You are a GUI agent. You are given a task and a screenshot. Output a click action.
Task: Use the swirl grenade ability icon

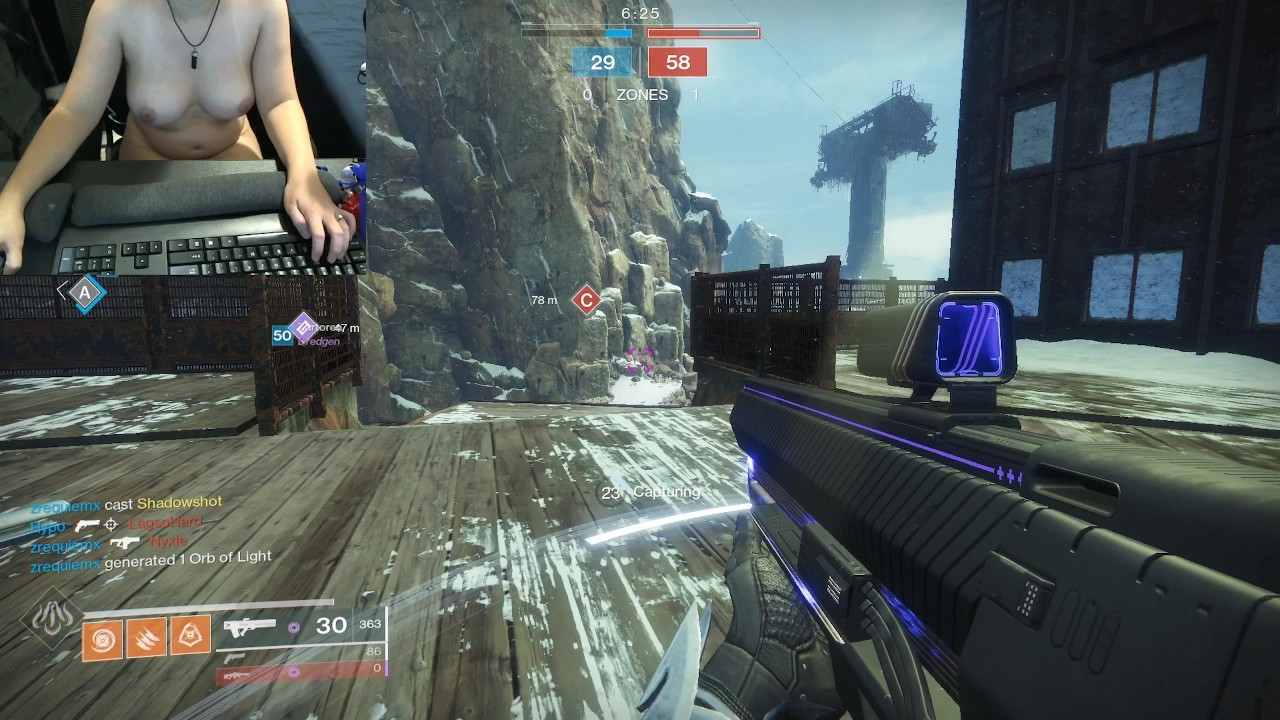[x=101, y=638]
